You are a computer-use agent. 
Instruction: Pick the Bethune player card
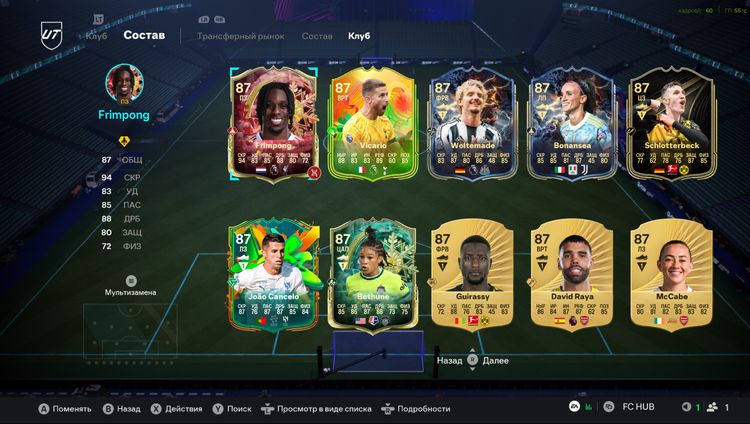click(x=371, y=276)
